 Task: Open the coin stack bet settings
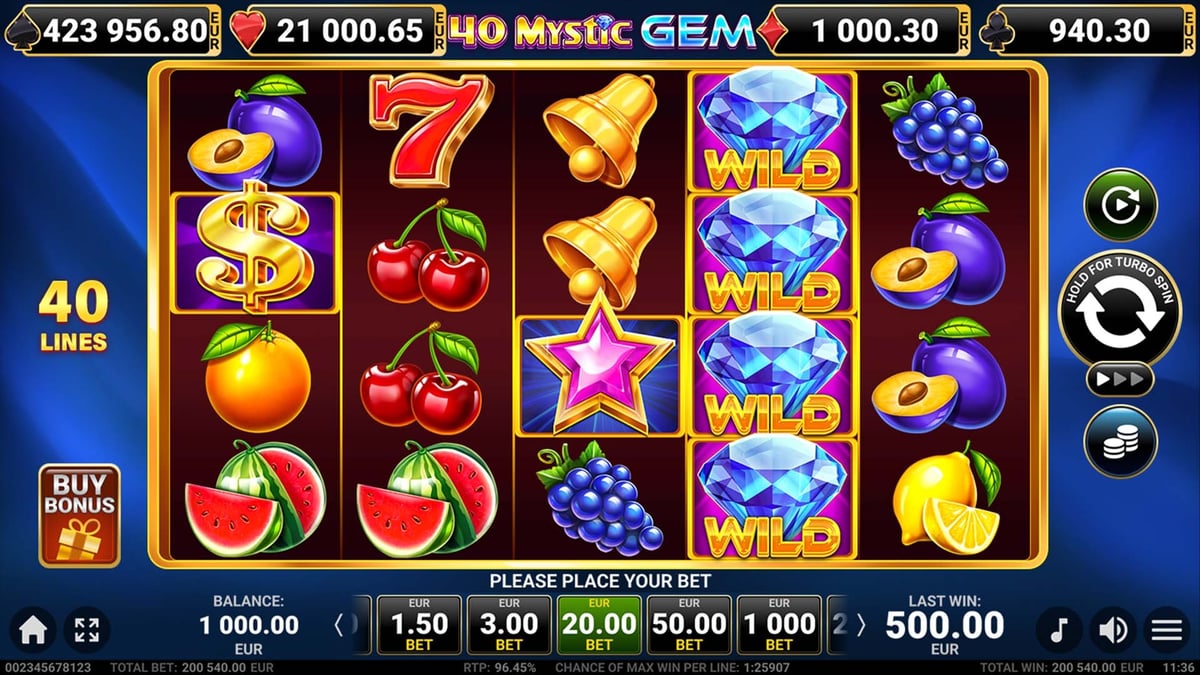1120,442
